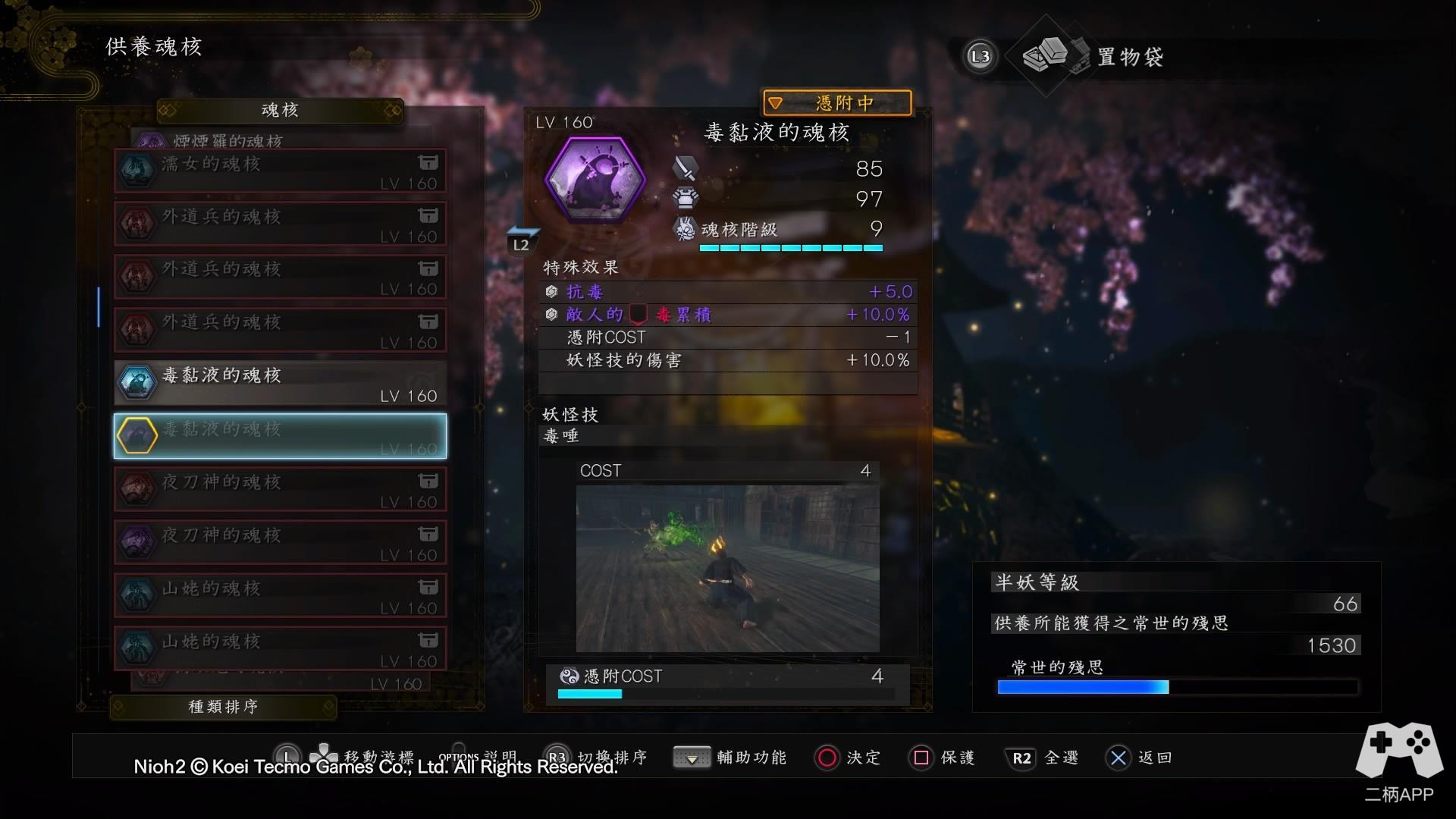
Task: Click the purple 毒黏液 soul core icon
Action: pyautogui.click(x=595, y=180)
